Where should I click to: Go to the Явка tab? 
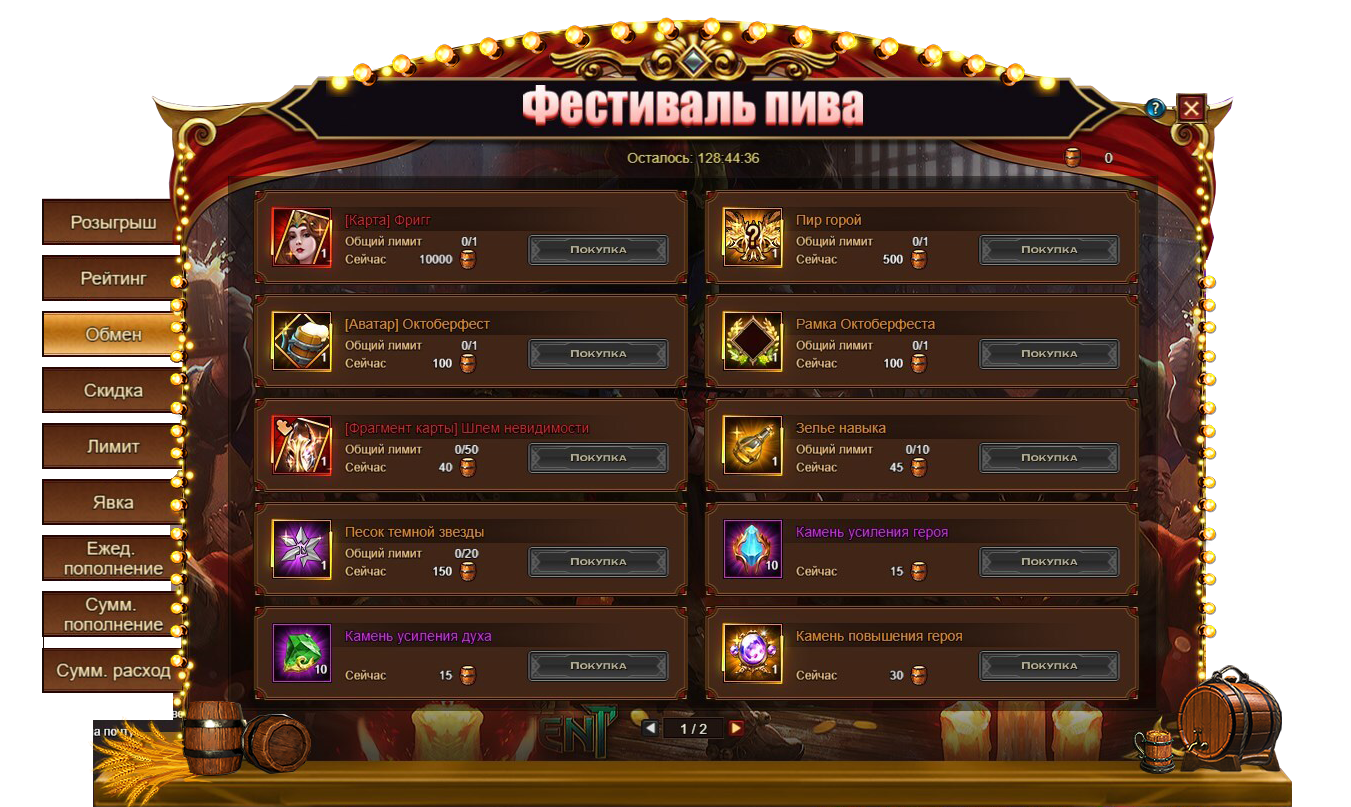pos(112,502)
